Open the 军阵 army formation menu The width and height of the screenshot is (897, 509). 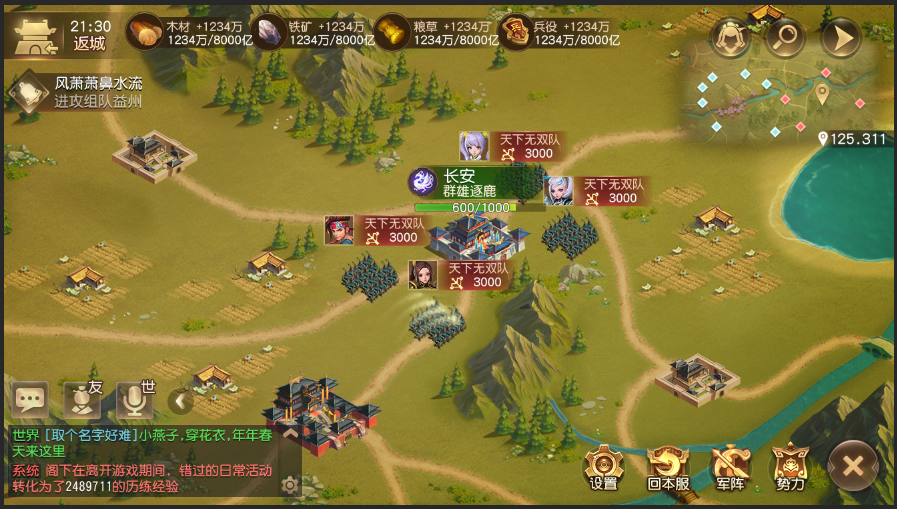729,467
